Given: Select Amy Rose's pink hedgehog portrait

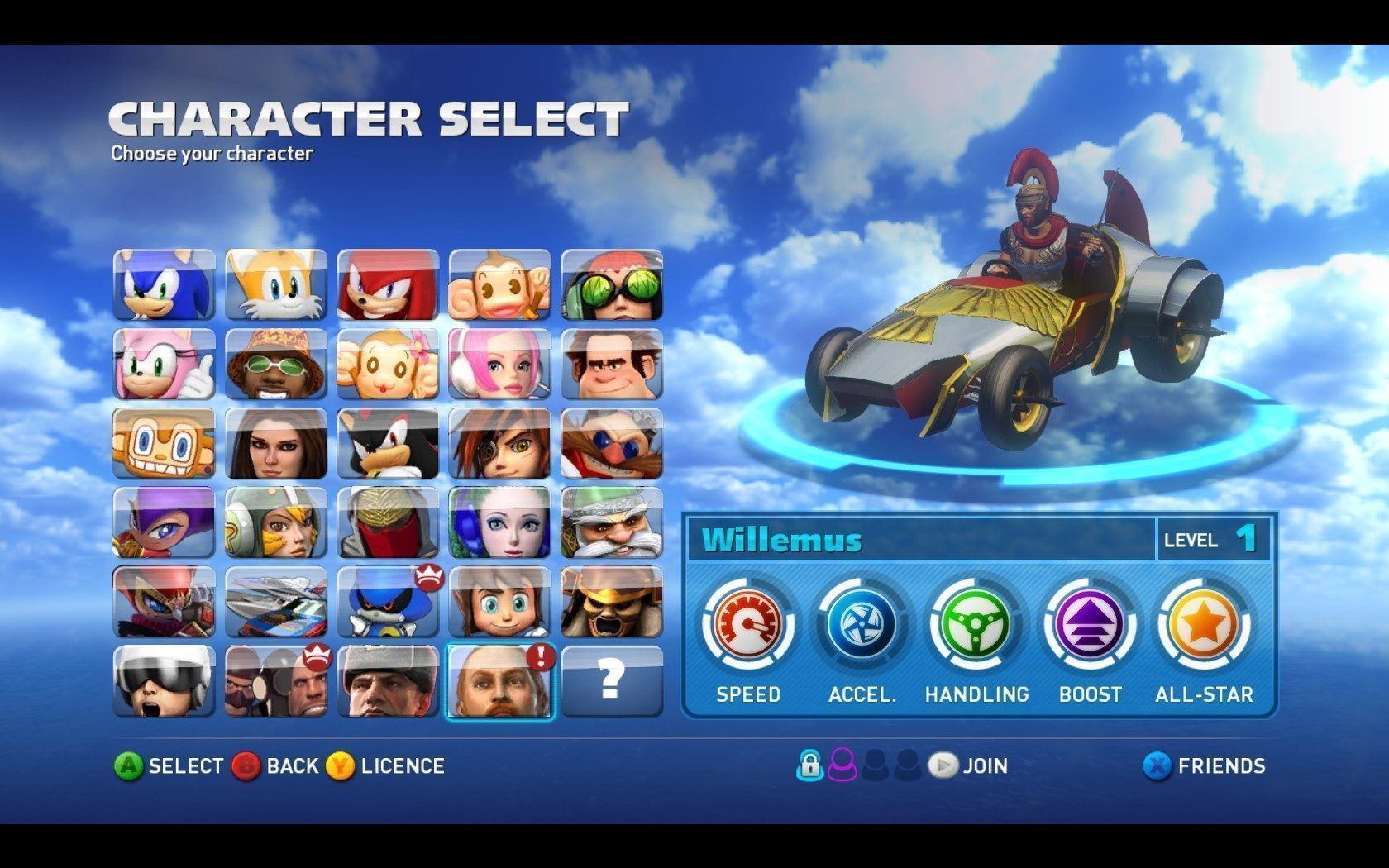Looking at the screenshot, I should [x=164, y=364].
